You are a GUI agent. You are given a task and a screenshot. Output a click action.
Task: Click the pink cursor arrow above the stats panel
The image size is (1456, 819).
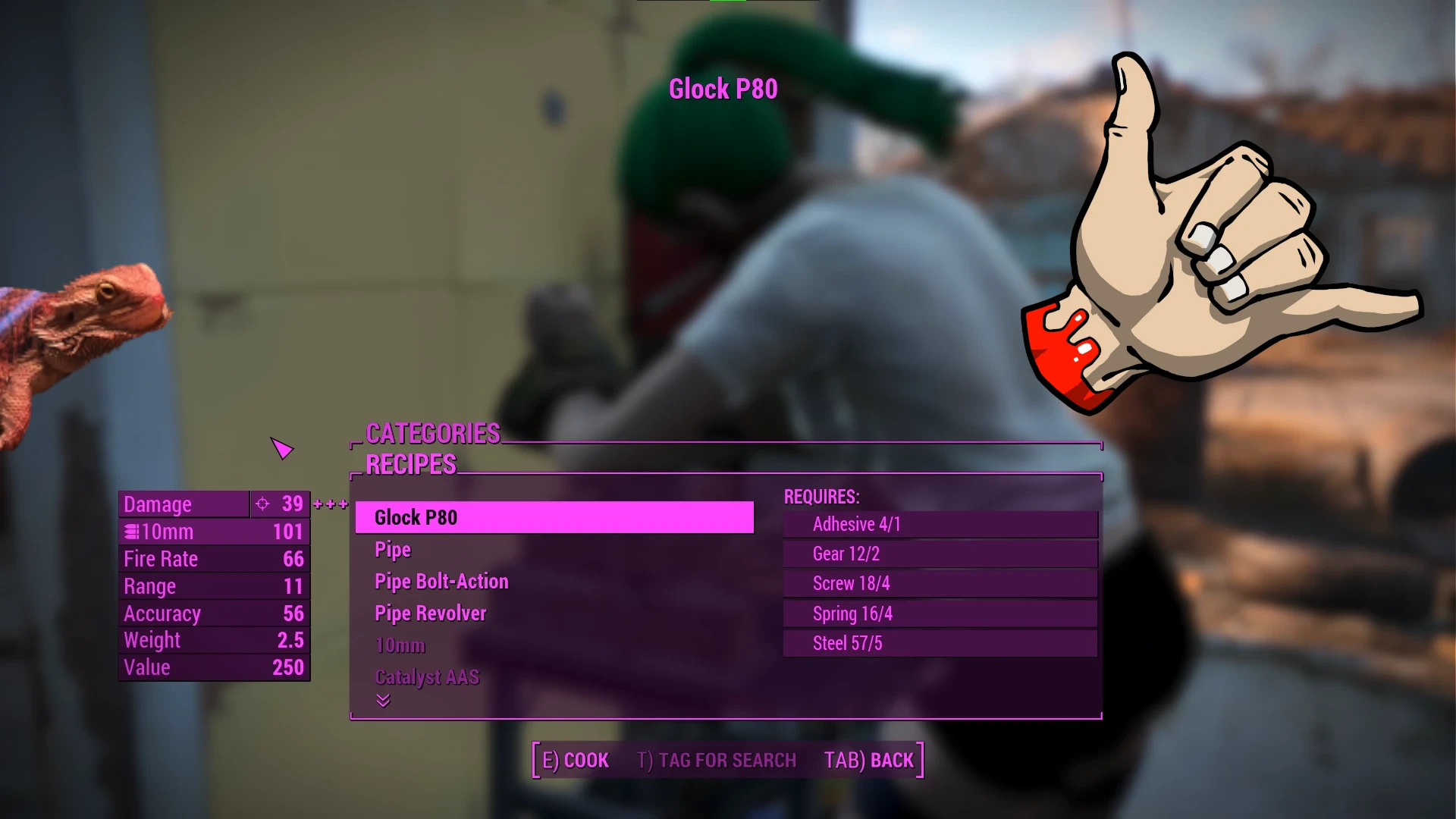(281, 449)
